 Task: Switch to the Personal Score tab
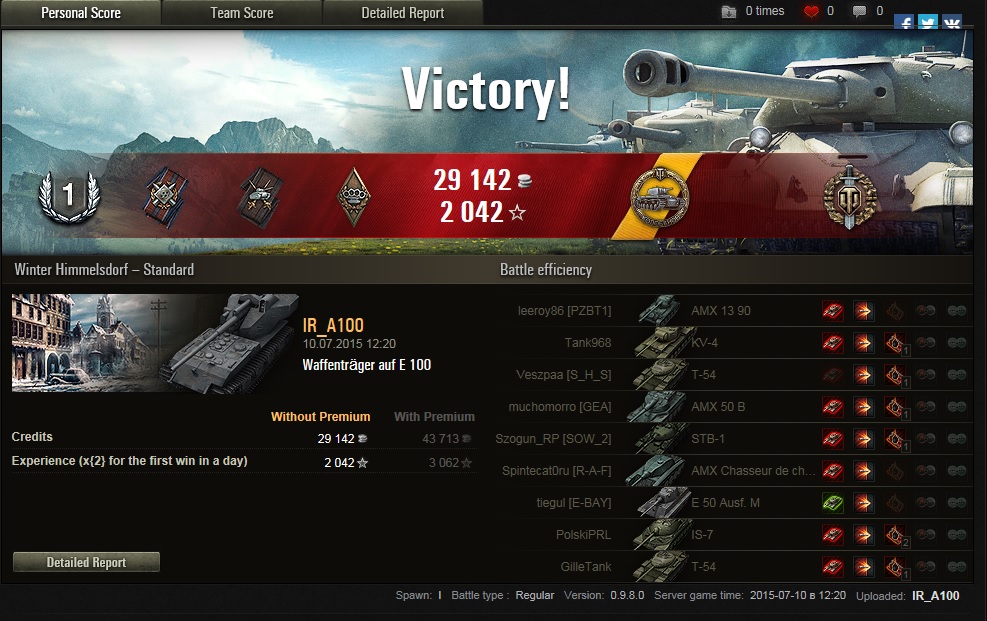[x=81, y=13]
